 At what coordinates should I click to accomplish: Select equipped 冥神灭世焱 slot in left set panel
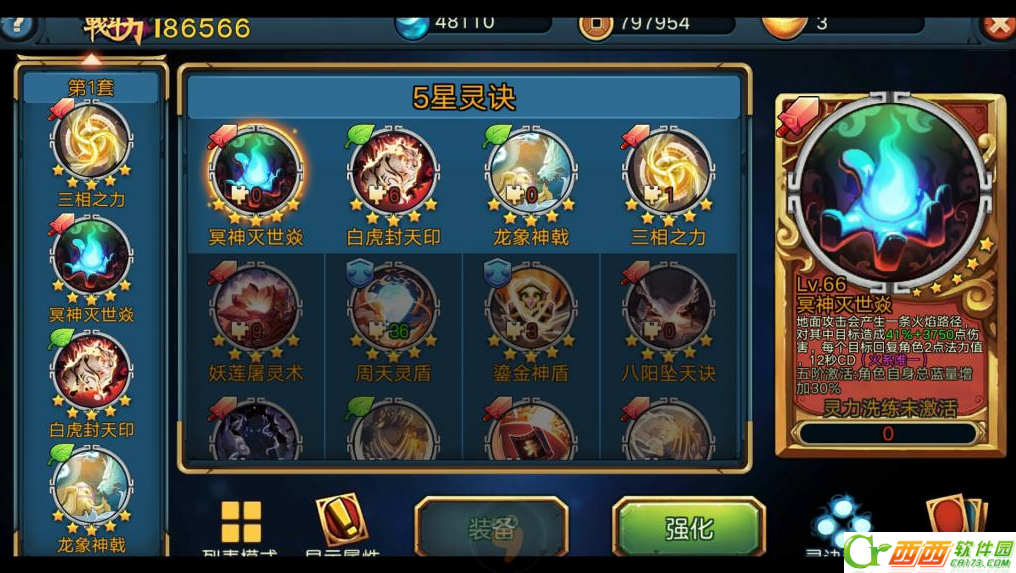point(91,258)
